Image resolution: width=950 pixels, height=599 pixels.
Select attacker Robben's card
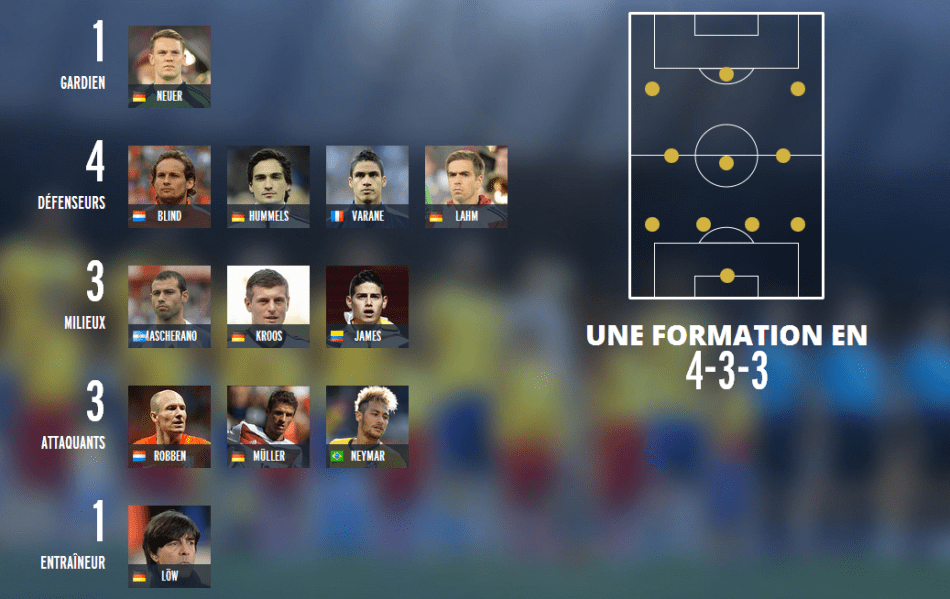point(169,426)
